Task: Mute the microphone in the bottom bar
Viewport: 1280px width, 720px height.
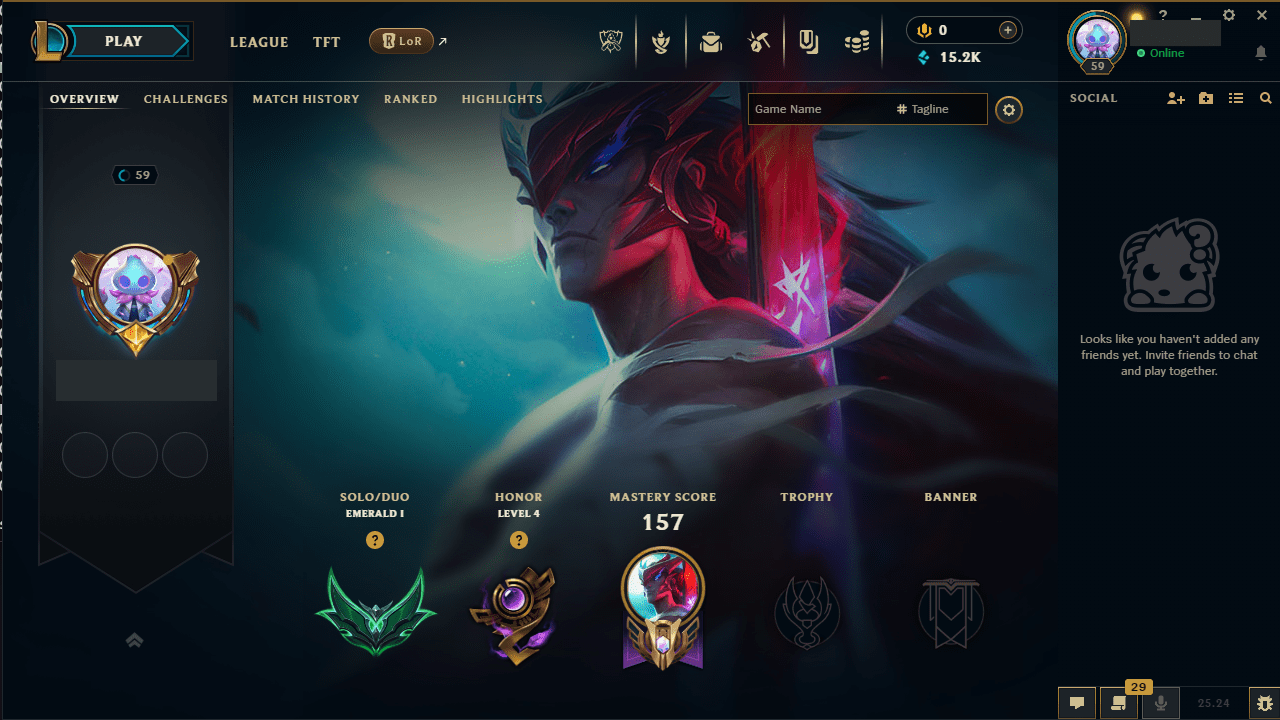Action: 1161,703
